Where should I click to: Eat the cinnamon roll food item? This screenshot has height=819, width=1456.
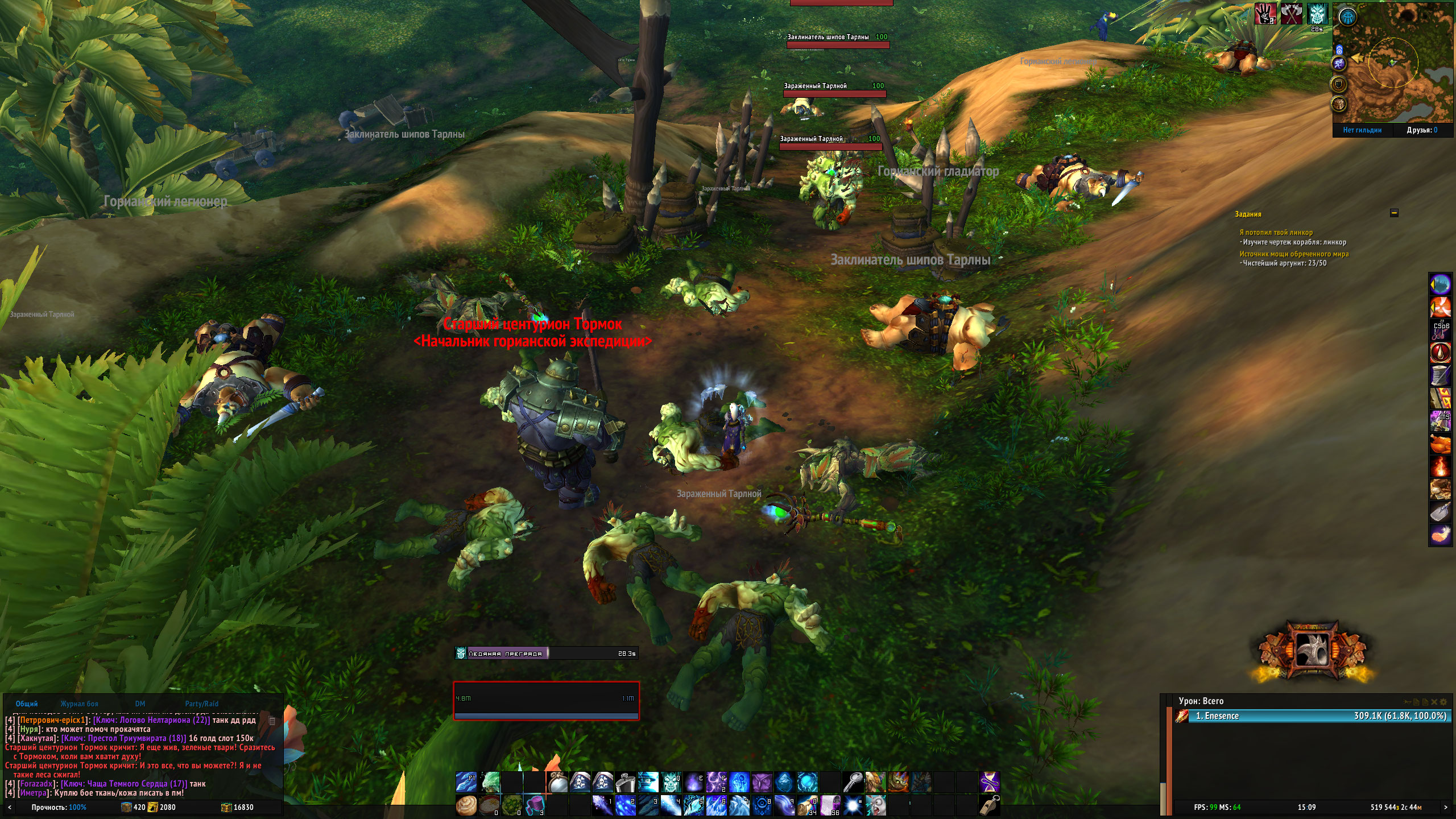tap(466, 805)
